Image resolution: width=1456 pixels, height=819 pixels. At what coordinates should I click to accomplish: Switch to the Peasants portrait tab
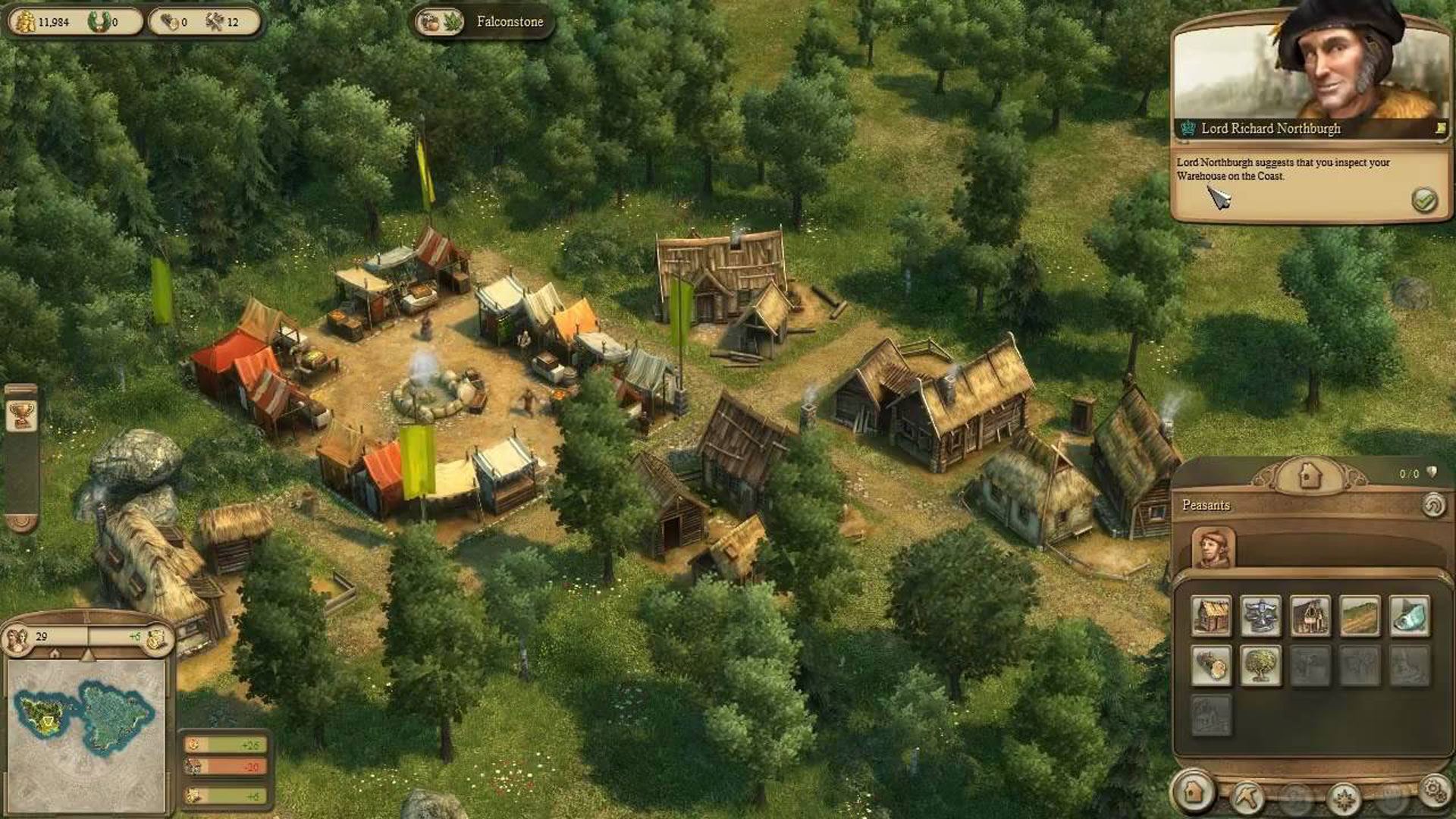[1213, 548]
